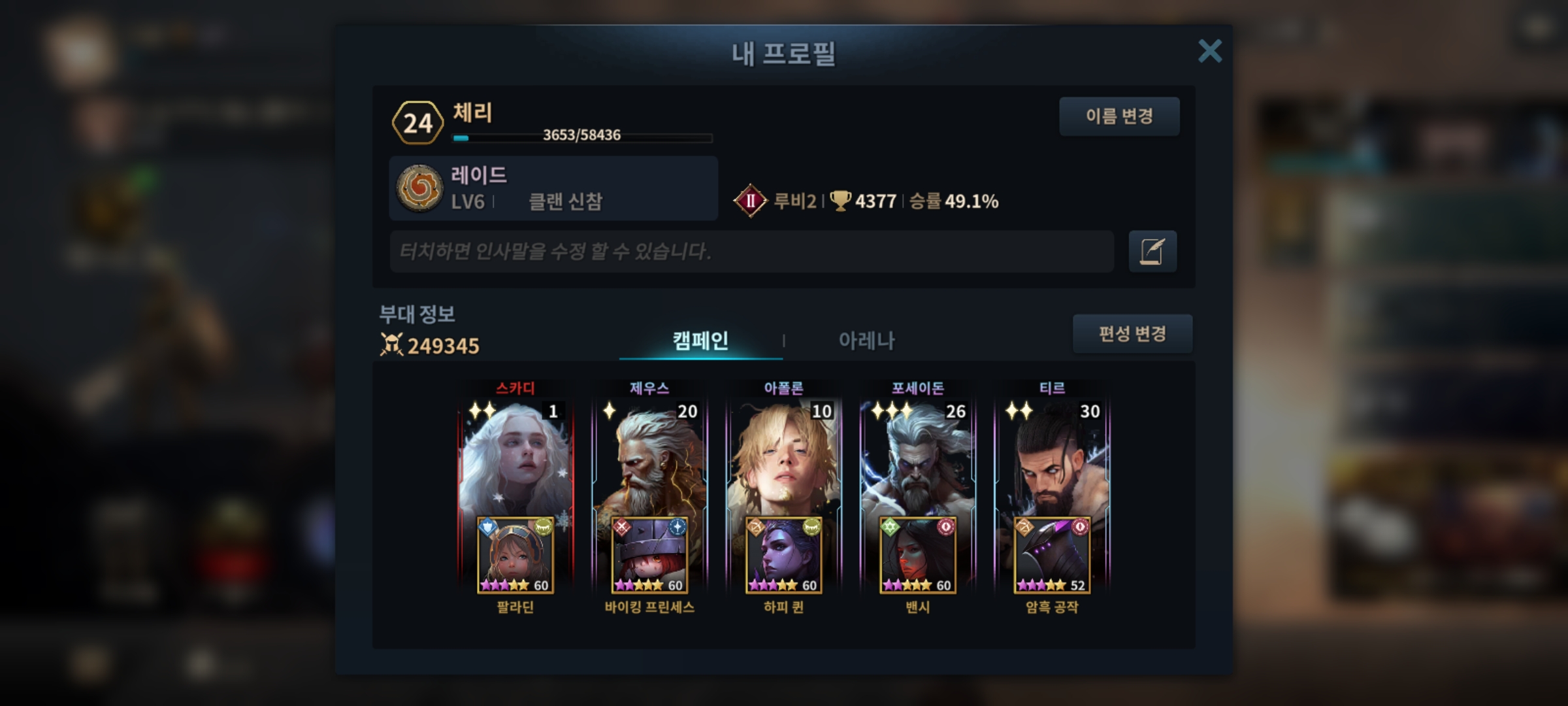
Task: Close the 내 프로필 profile window
Action: pyautogui.click(x=1209, y=51)
